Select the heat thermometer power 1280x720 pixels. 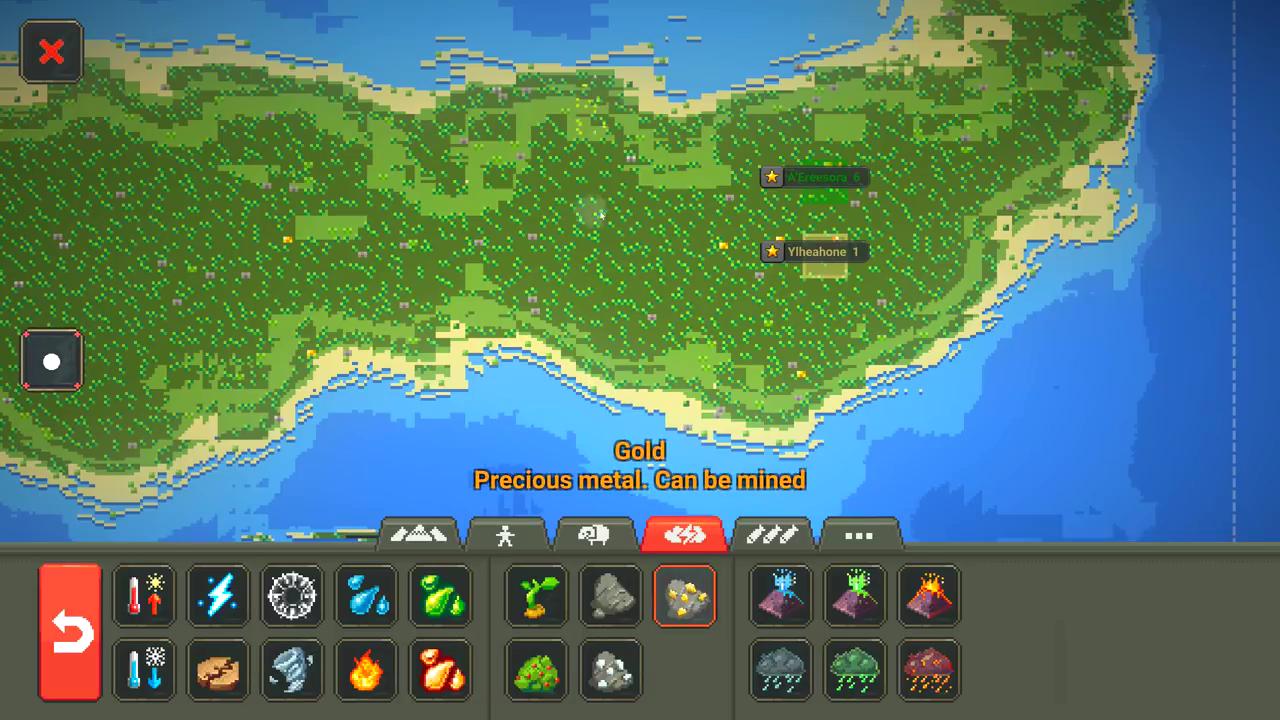(x=144, y=596)
